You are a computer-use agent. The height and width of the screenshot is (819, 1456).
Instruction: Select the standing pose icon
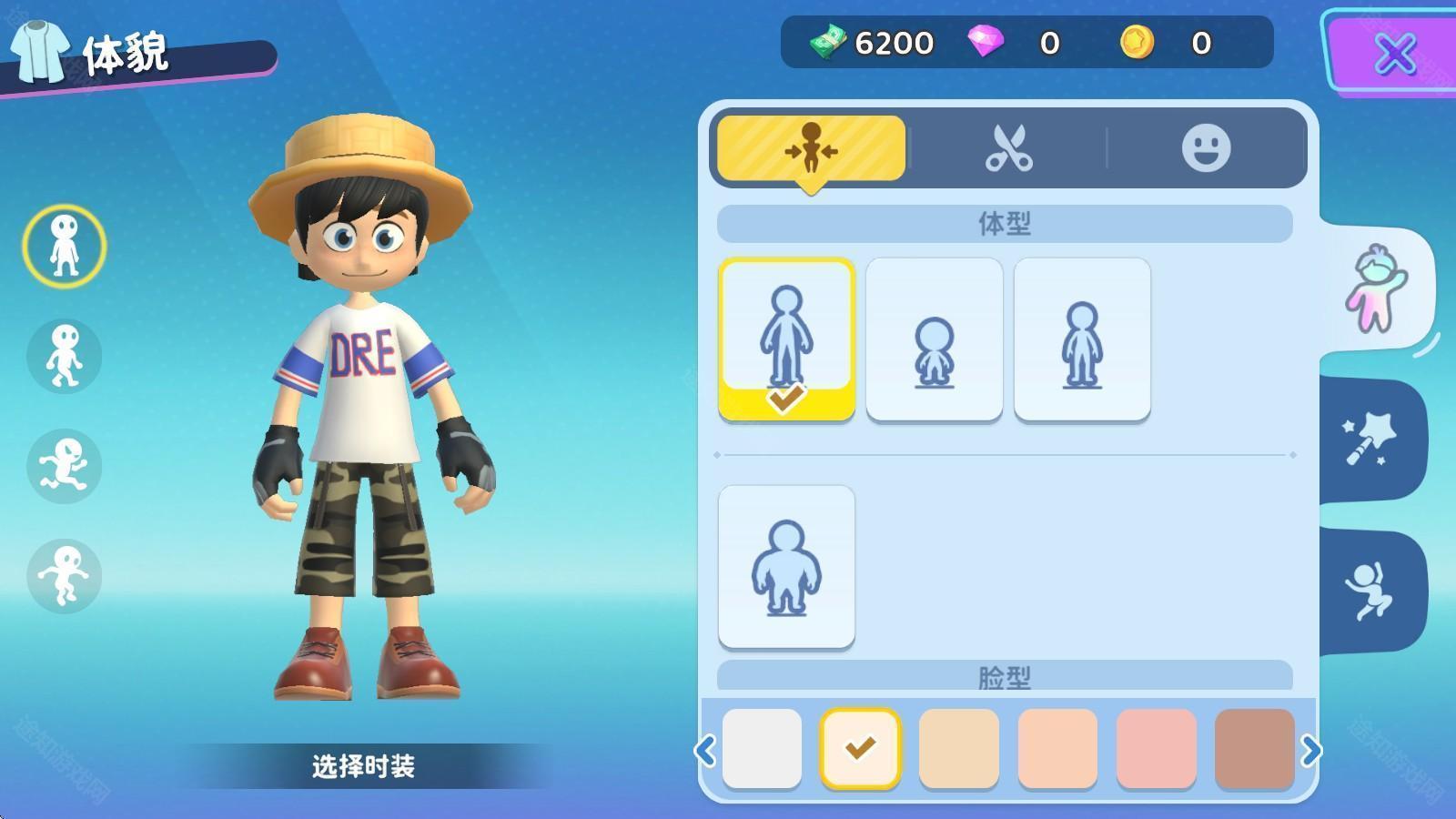tap(65, 246)
